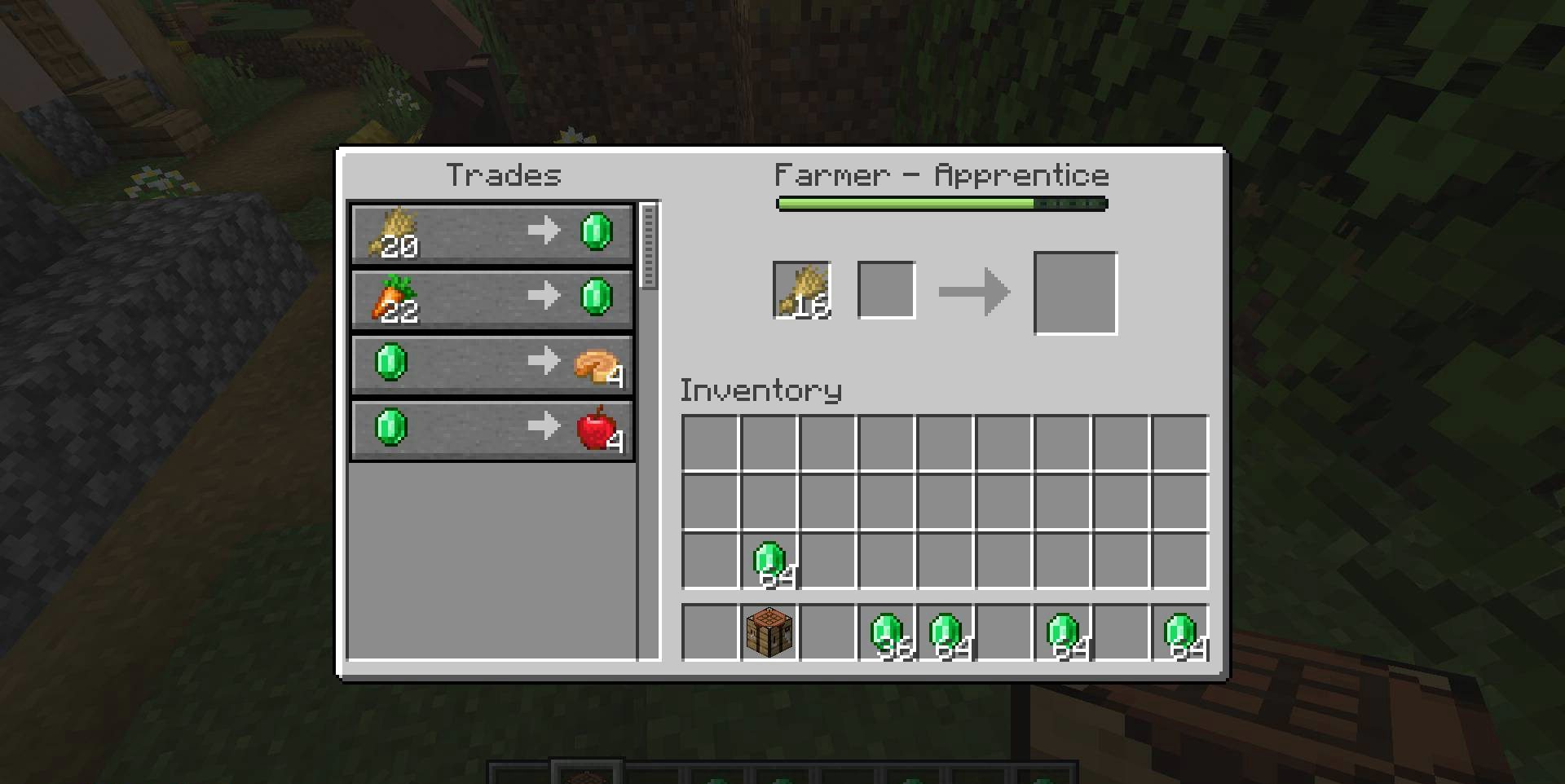Click the empty second trade input slot

[x=887, y=290]
